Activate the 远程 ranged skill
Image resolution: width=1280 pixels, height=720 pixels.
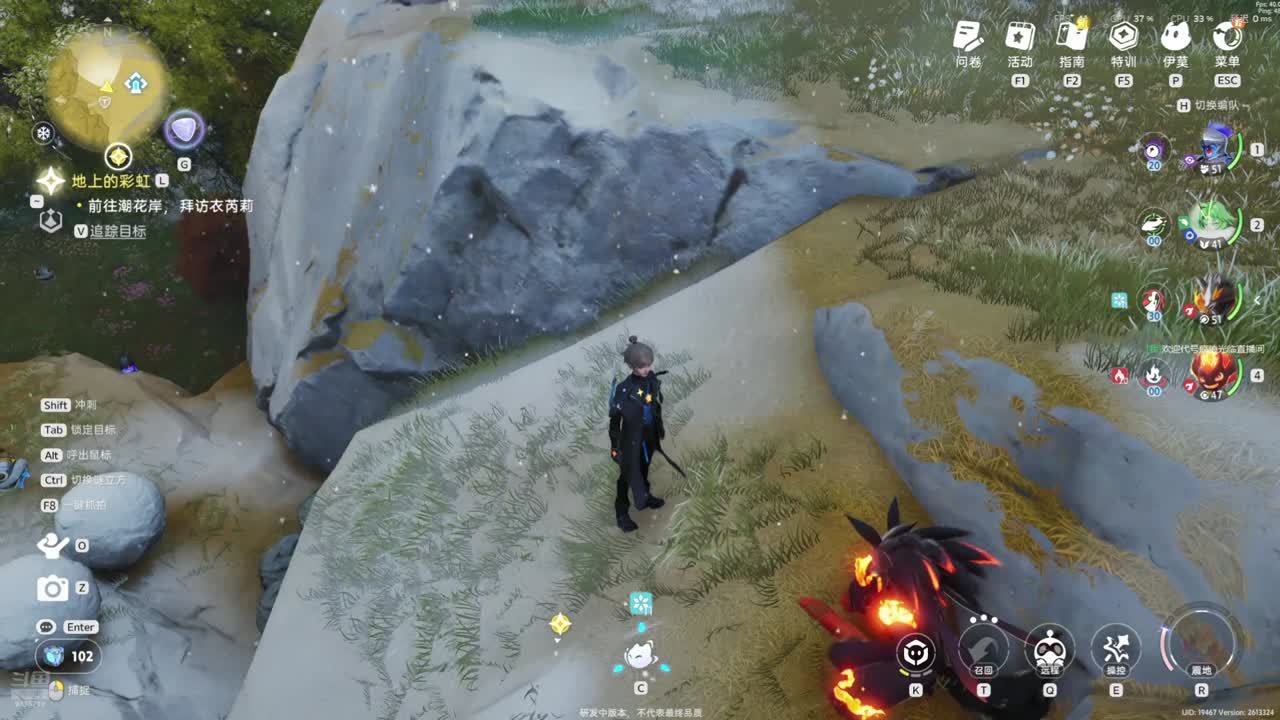point(1049,649)
